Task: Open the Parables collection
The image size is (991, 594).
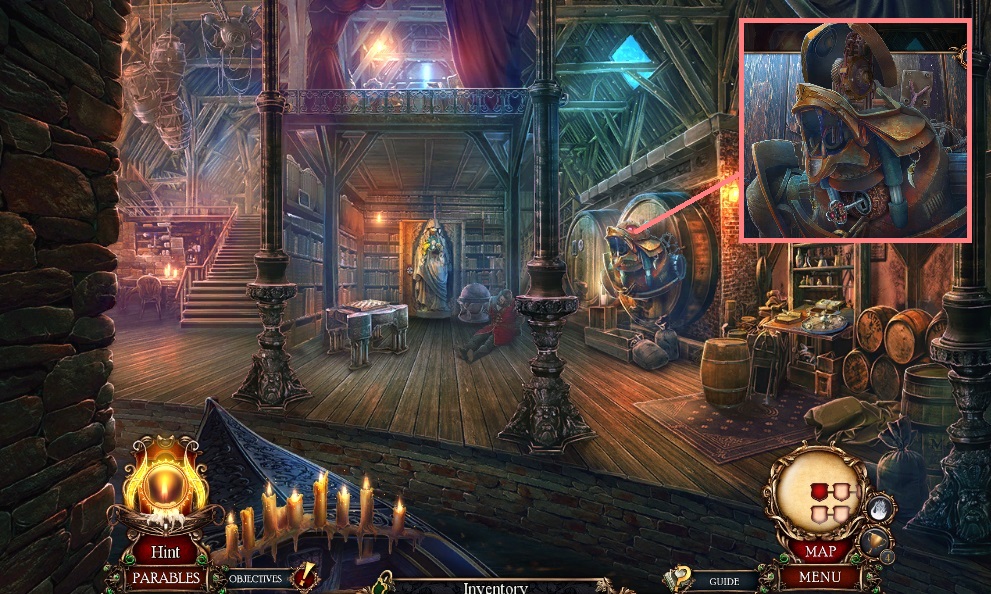Action: pos(165,577)
